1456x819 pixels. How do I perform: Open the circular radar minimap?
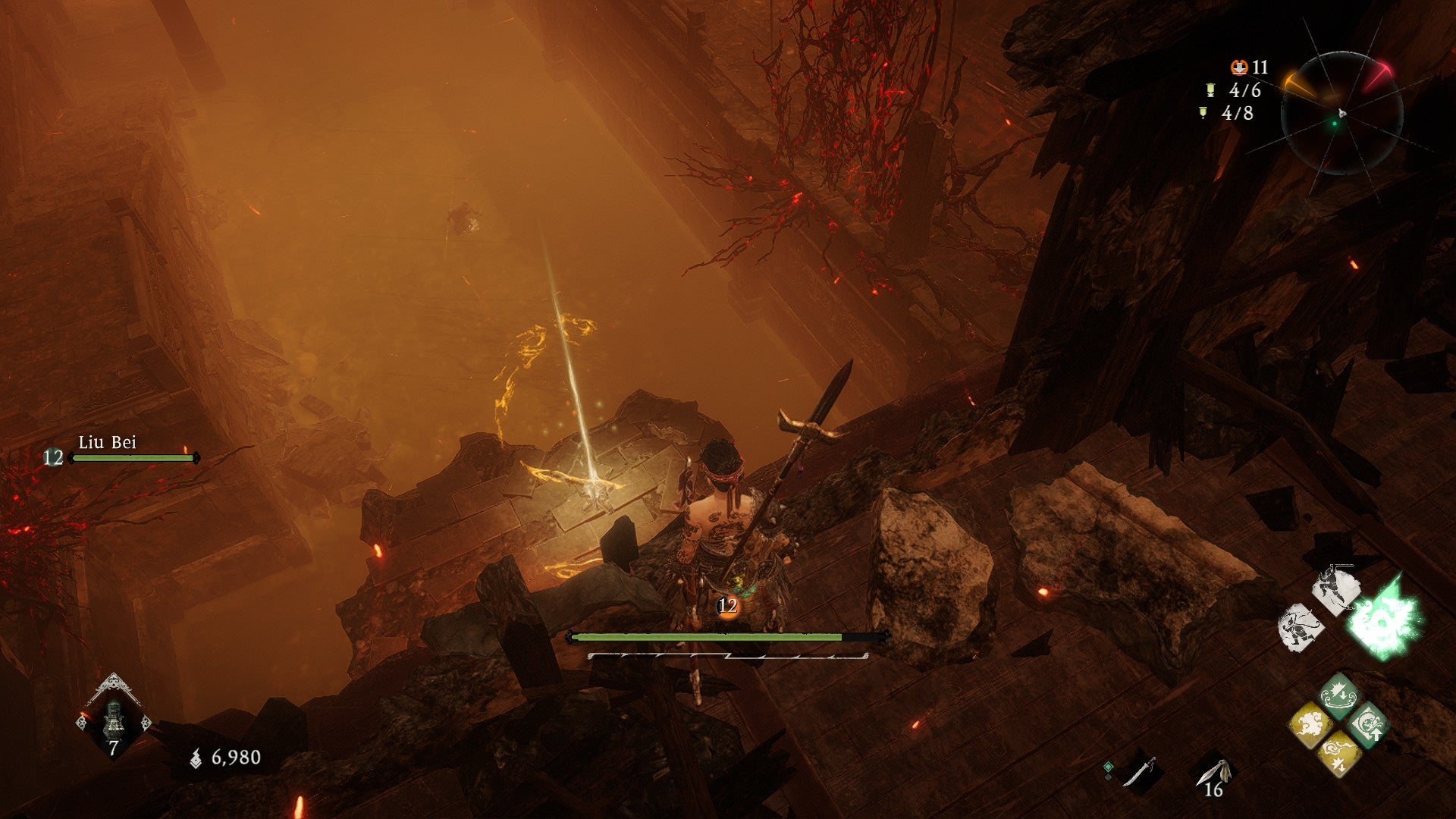click(1341, 114)
